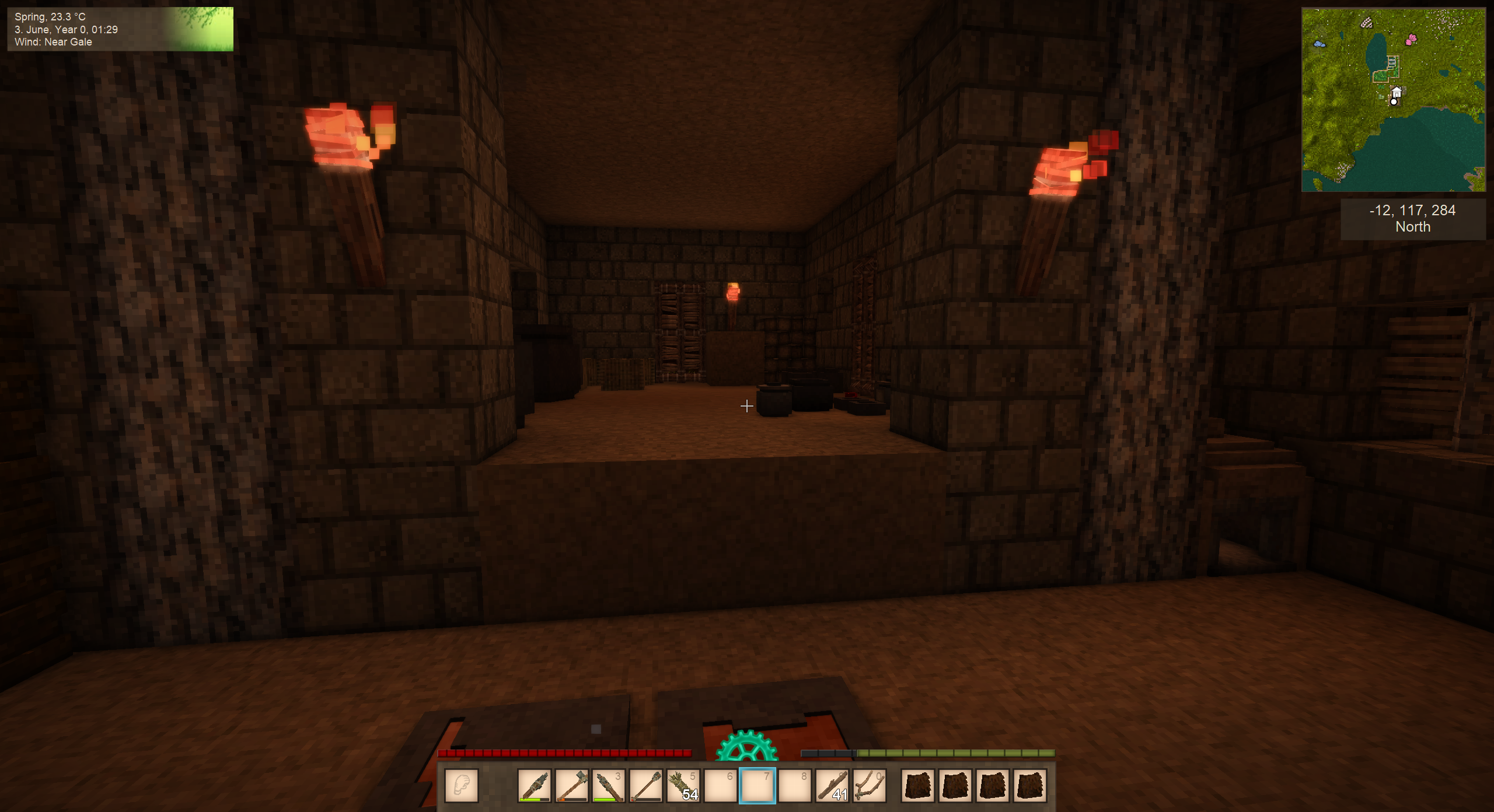
Task: Equip the bow in hotbar slot 0
Action: tap(870, 786)
